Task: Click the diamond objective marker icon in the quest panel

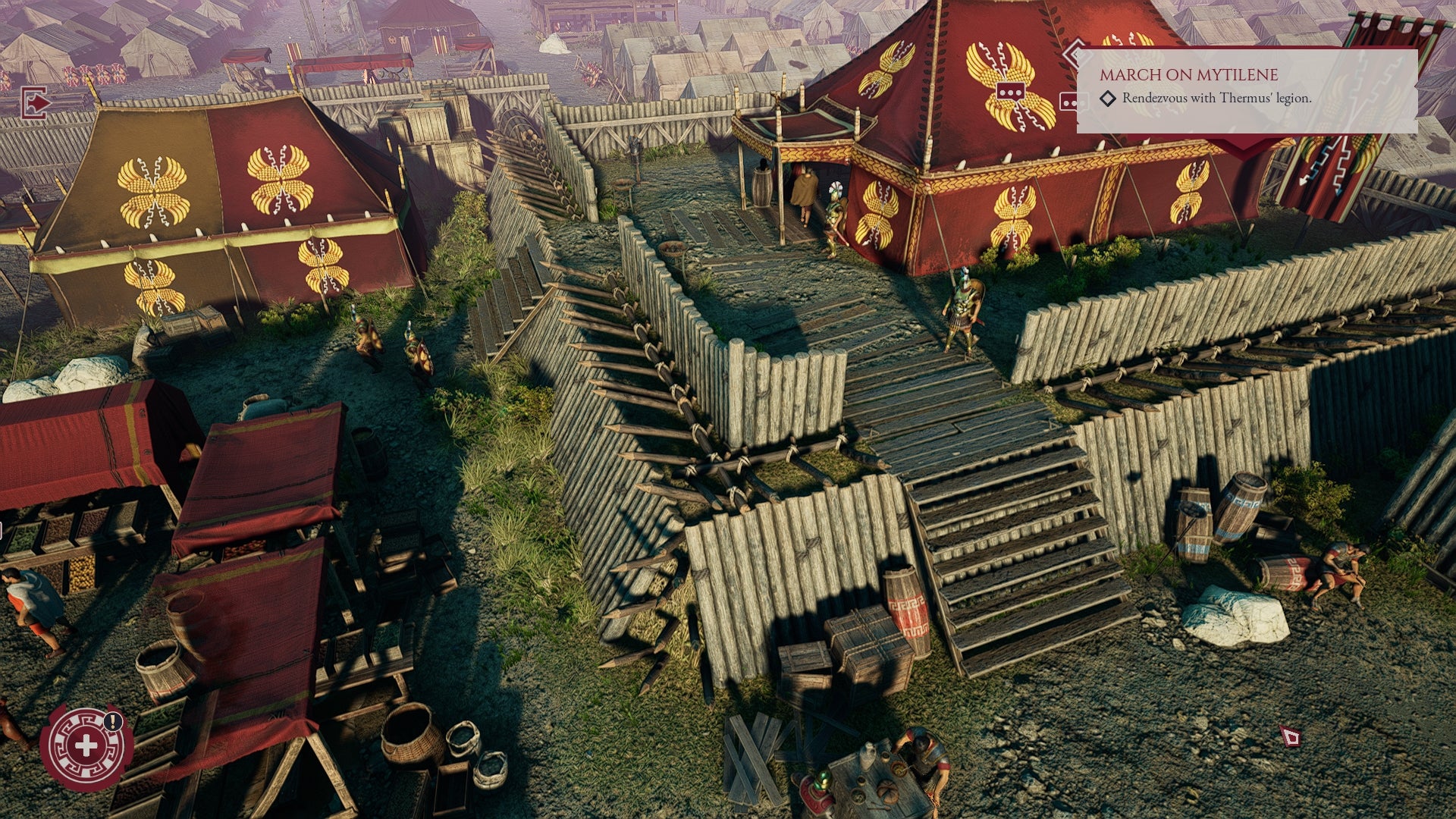Action: pyautogui.click(x=1108, y=98)
